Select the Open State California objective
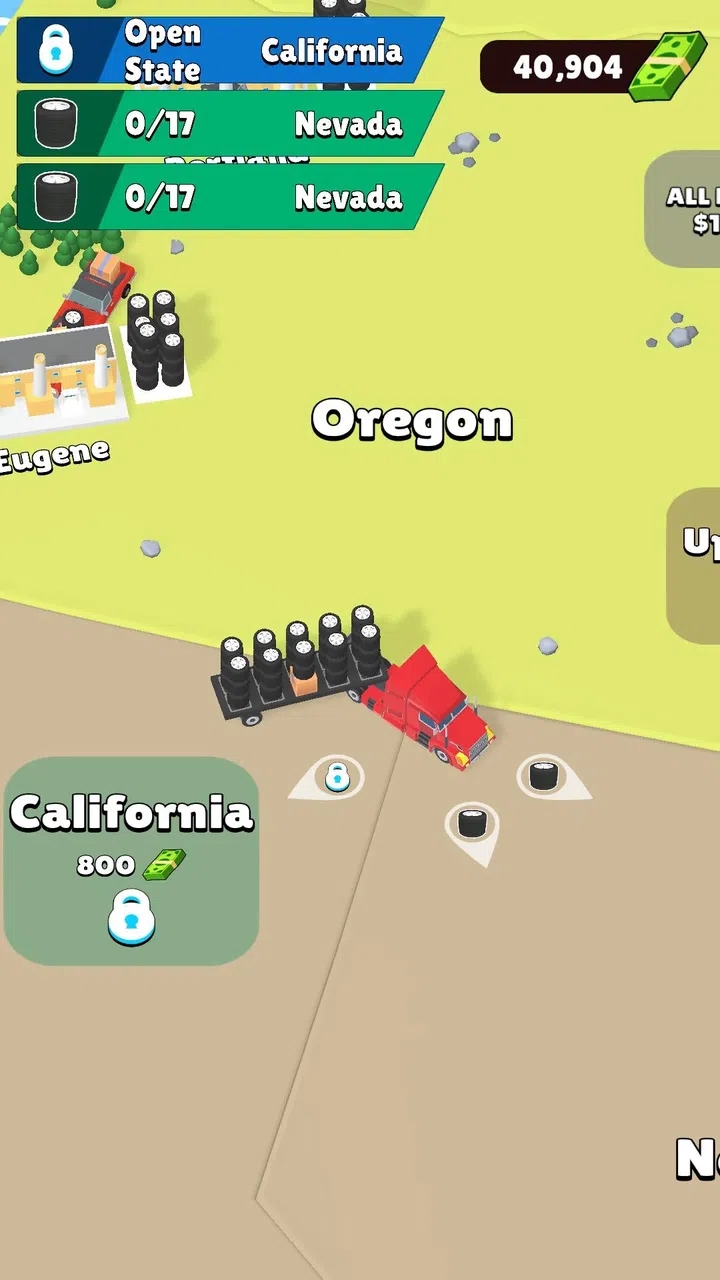 [230, 50]
